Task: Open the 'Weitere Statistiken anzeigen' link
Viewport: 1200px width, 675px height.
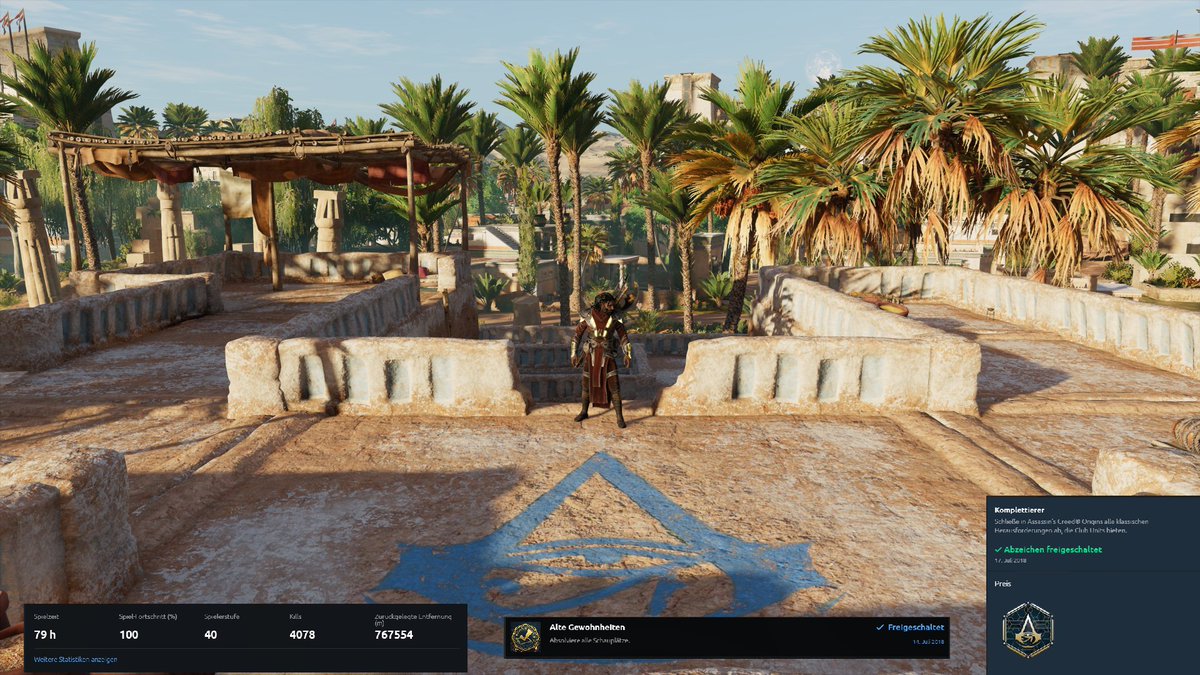Action: pyautogui.click(x=76, y=659)
